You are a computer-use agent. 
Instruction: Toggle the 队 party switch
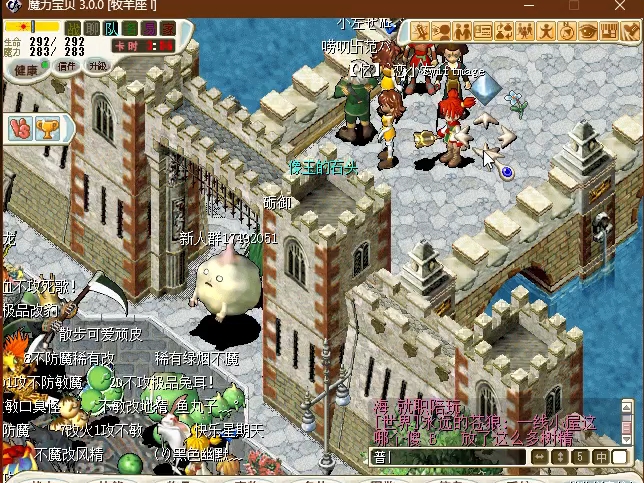coord(111,28)
